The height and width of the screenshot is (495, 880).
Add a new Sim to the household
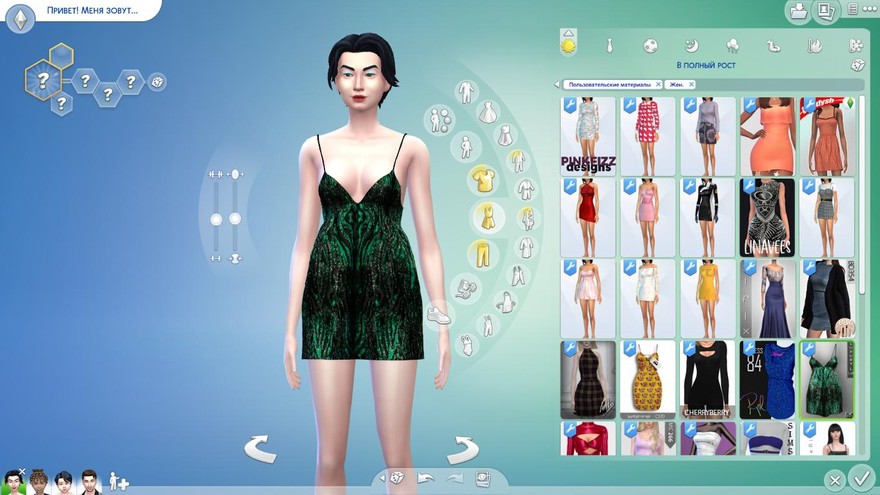coord(118,481)
